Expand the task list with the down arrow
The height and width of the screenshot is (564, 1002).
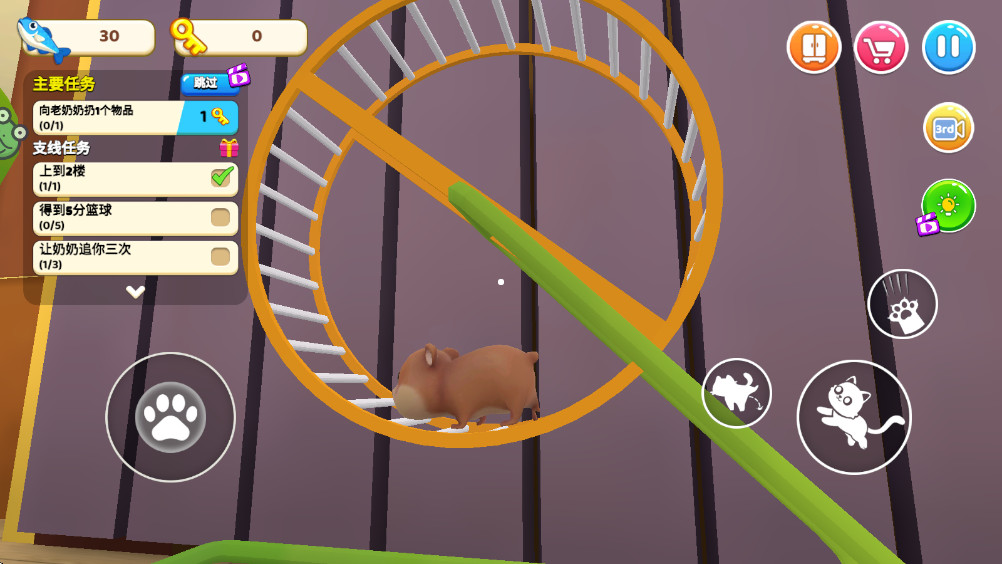click(x=136, y=291)
